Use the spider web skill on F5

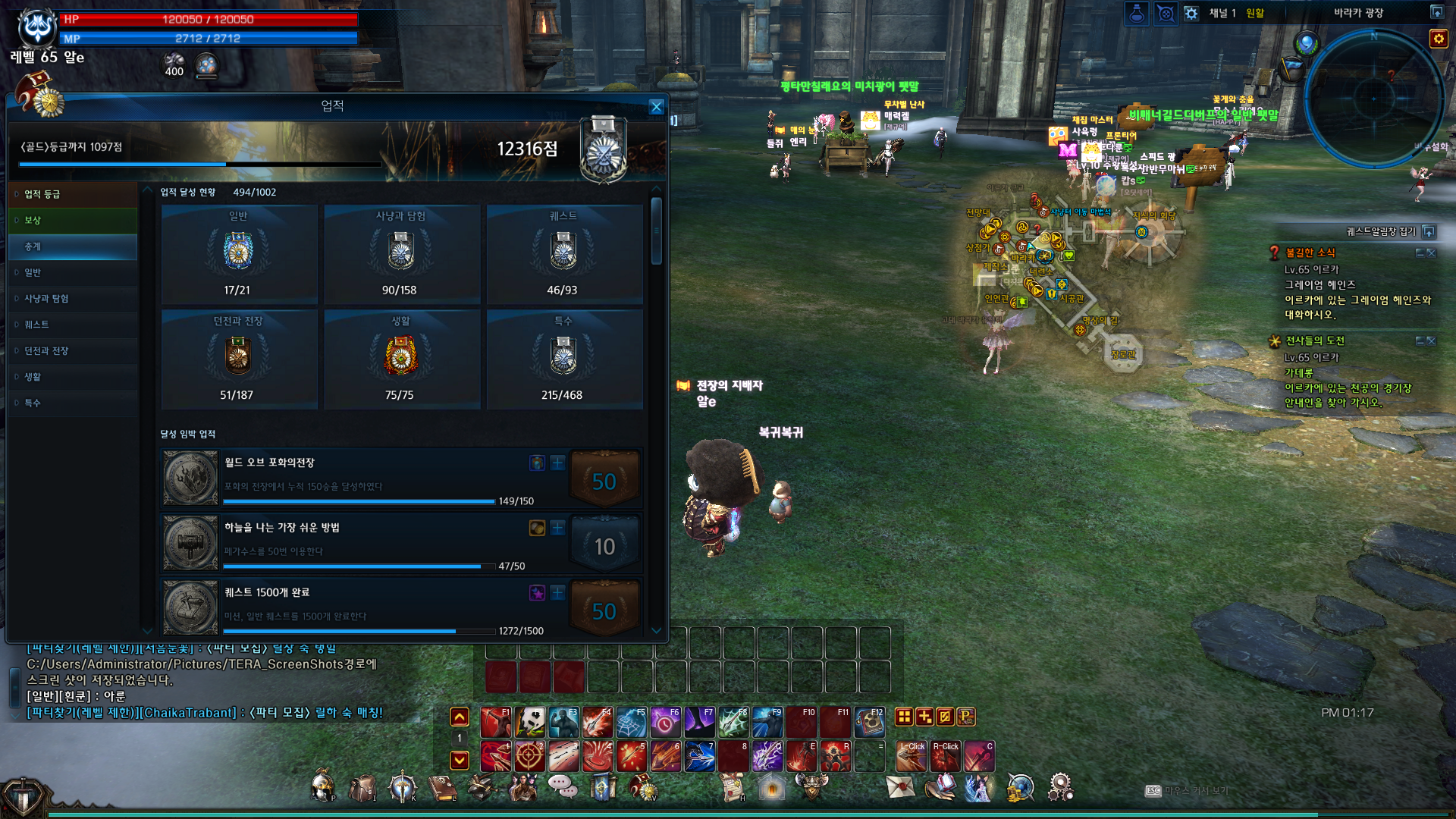(632, 723)
